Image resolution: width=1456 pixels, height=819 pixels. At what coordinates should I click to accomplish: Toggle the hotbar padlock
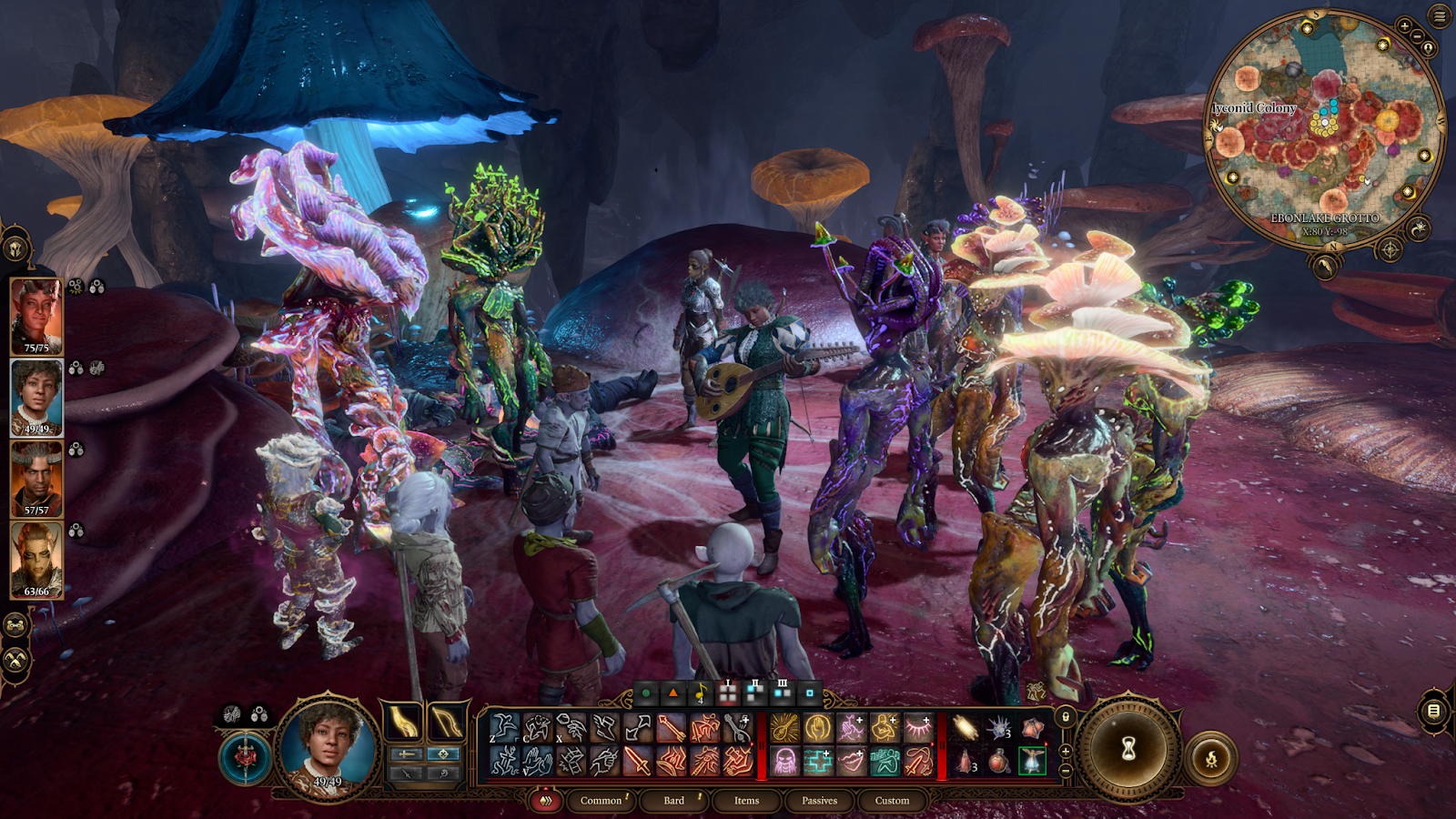click(1066, 717)
